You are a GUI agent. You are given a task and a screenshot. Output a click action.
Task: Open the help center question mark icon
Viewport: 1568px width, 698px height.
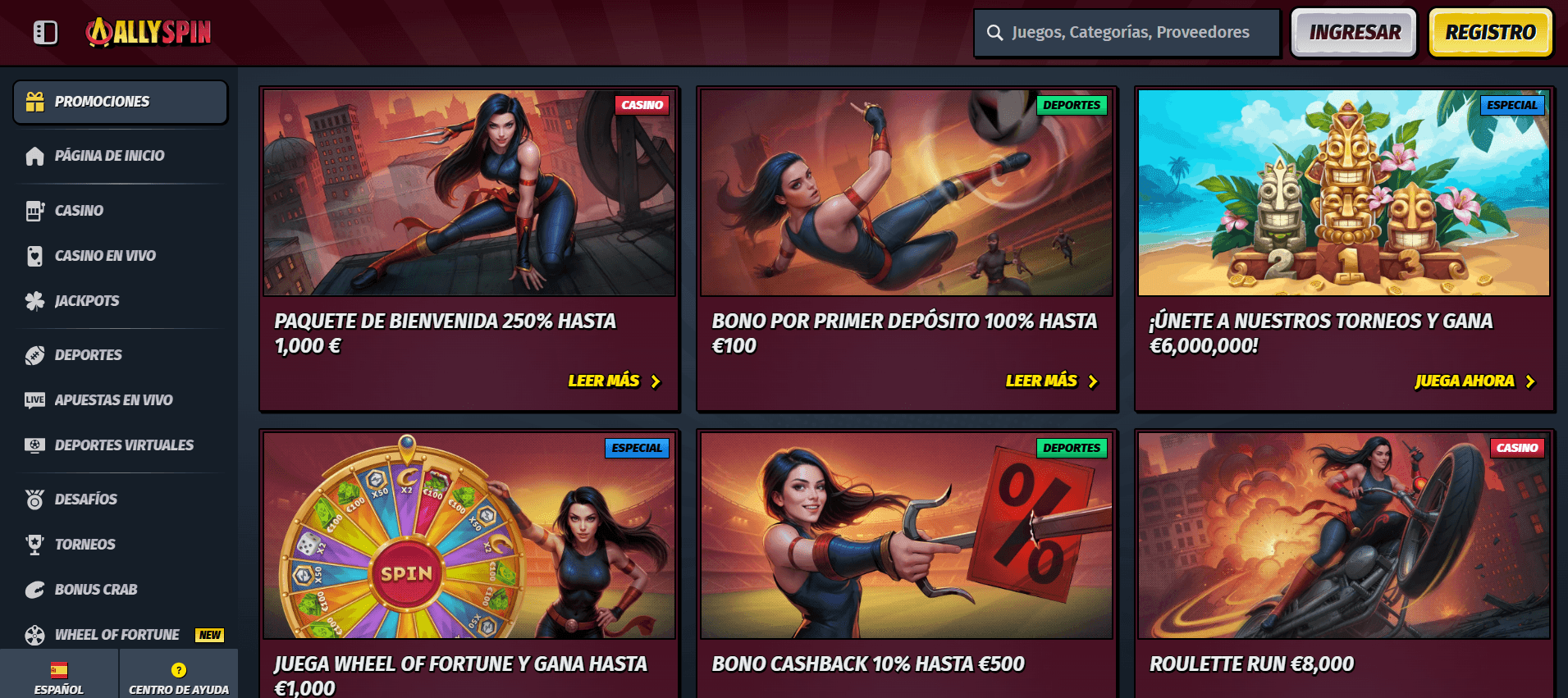pos(178,671)
